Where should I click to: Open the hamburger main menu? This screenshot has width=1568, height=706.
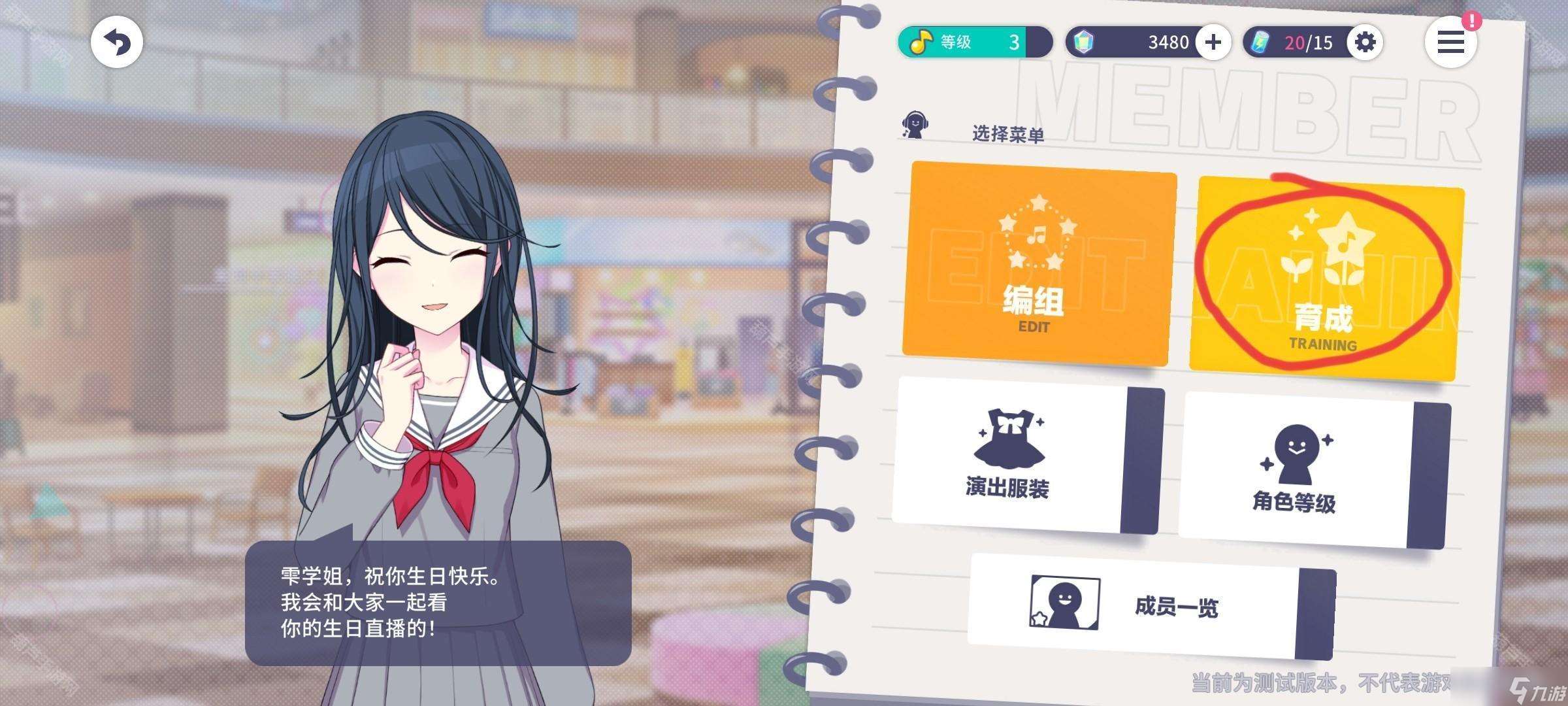tap(1450, 43)
